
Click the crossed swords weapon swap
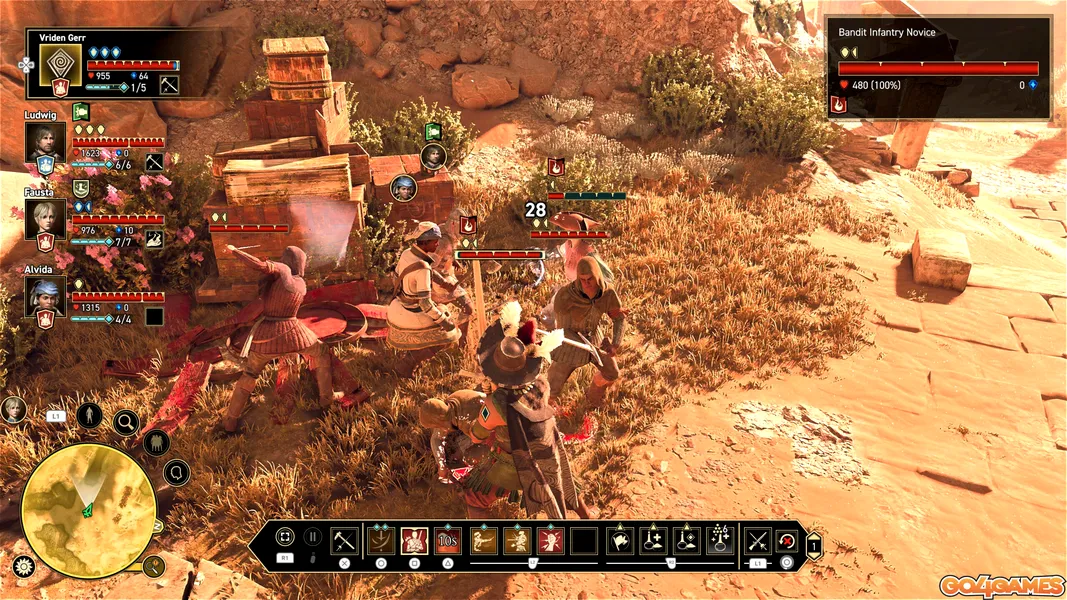(x=757, y=541)
